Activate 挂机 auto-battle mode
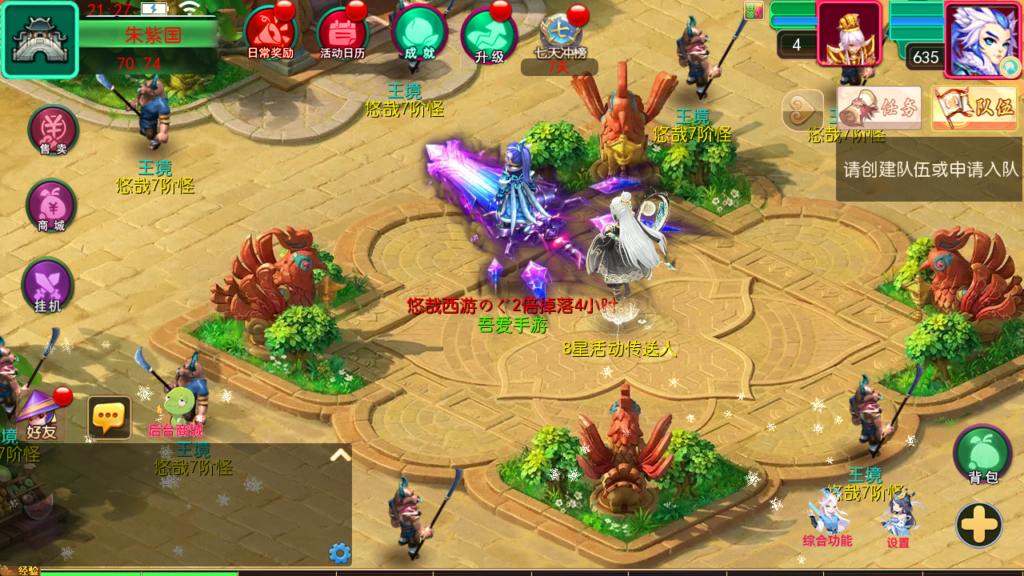Image resolution: width=1024 pixels, height=576 pixels. coord(48,284)
